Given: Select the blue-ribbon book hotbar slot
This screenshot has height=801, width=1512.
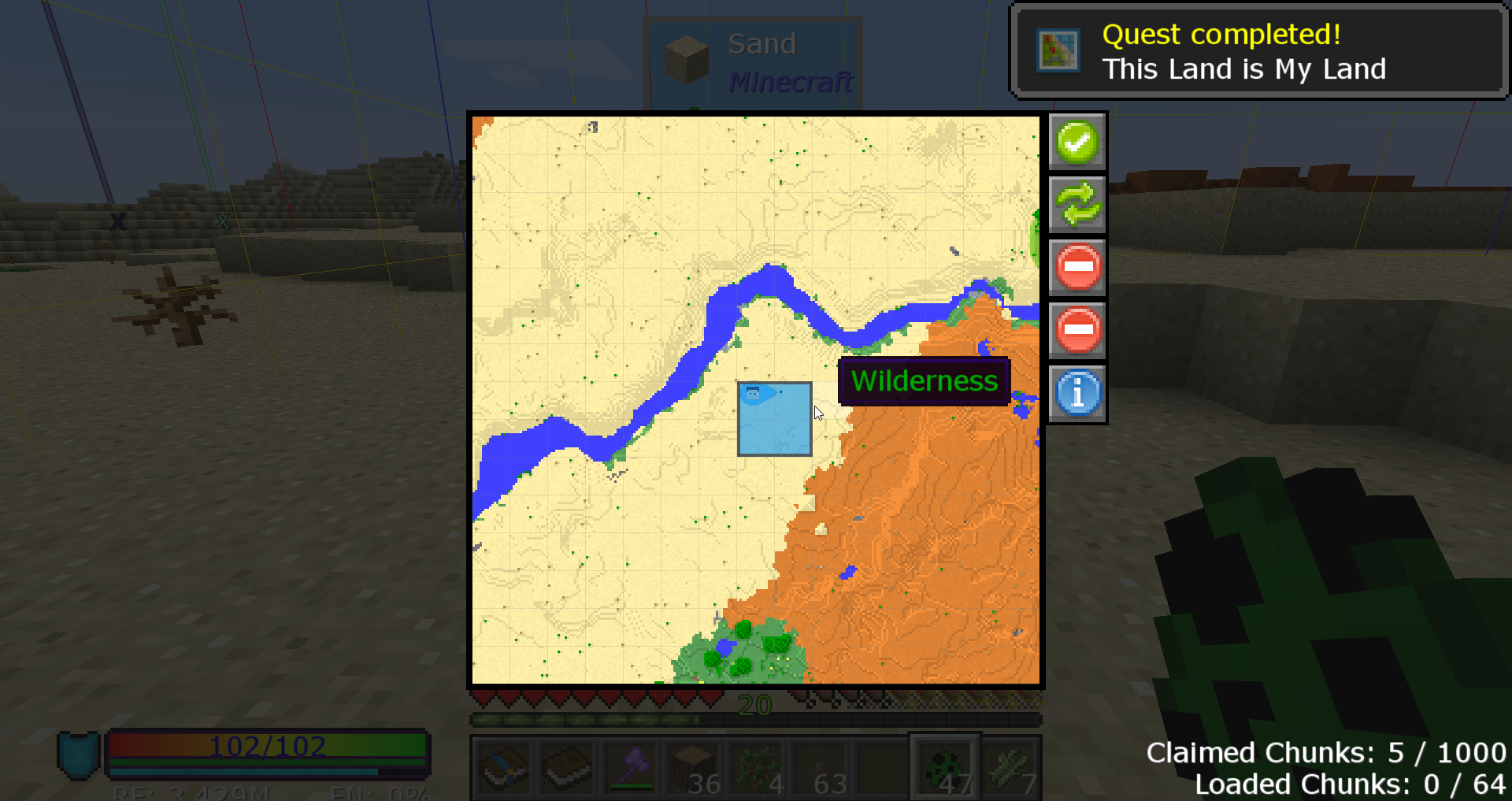Looking at the screenshot, I should pyautogui.click(x=504, y=768).
